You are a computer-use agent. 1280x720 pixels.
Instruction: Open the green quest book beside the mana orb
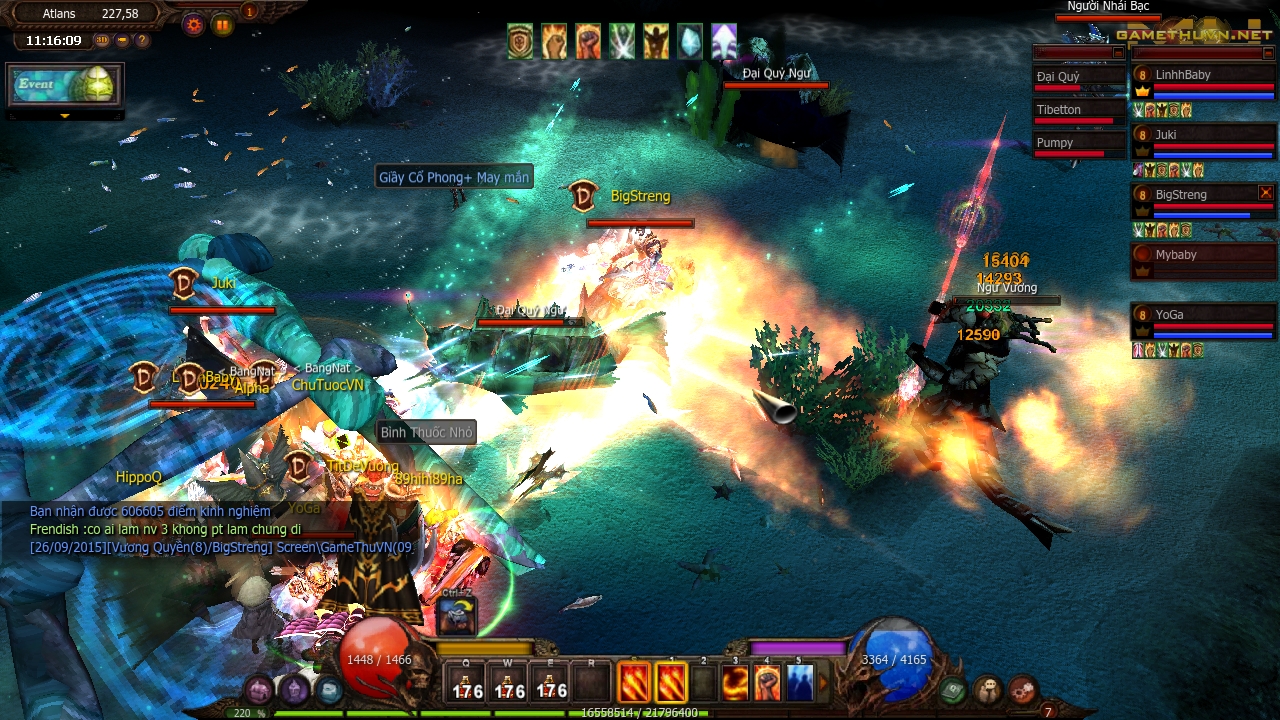click(x=953, y=689)
